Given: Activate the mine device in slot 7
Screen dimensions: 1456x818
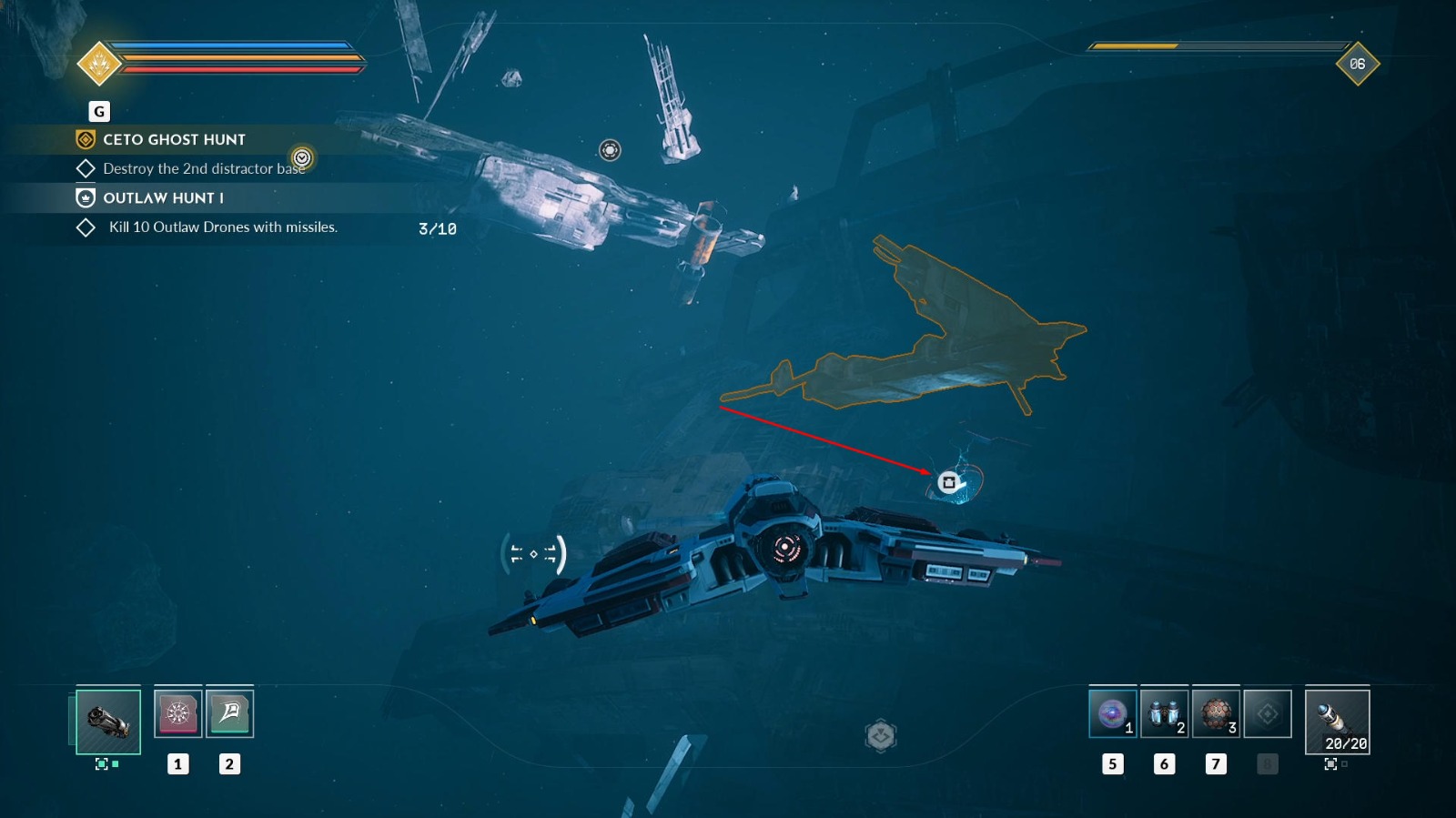Looking at the screenshot, I should click(1218, 713).
